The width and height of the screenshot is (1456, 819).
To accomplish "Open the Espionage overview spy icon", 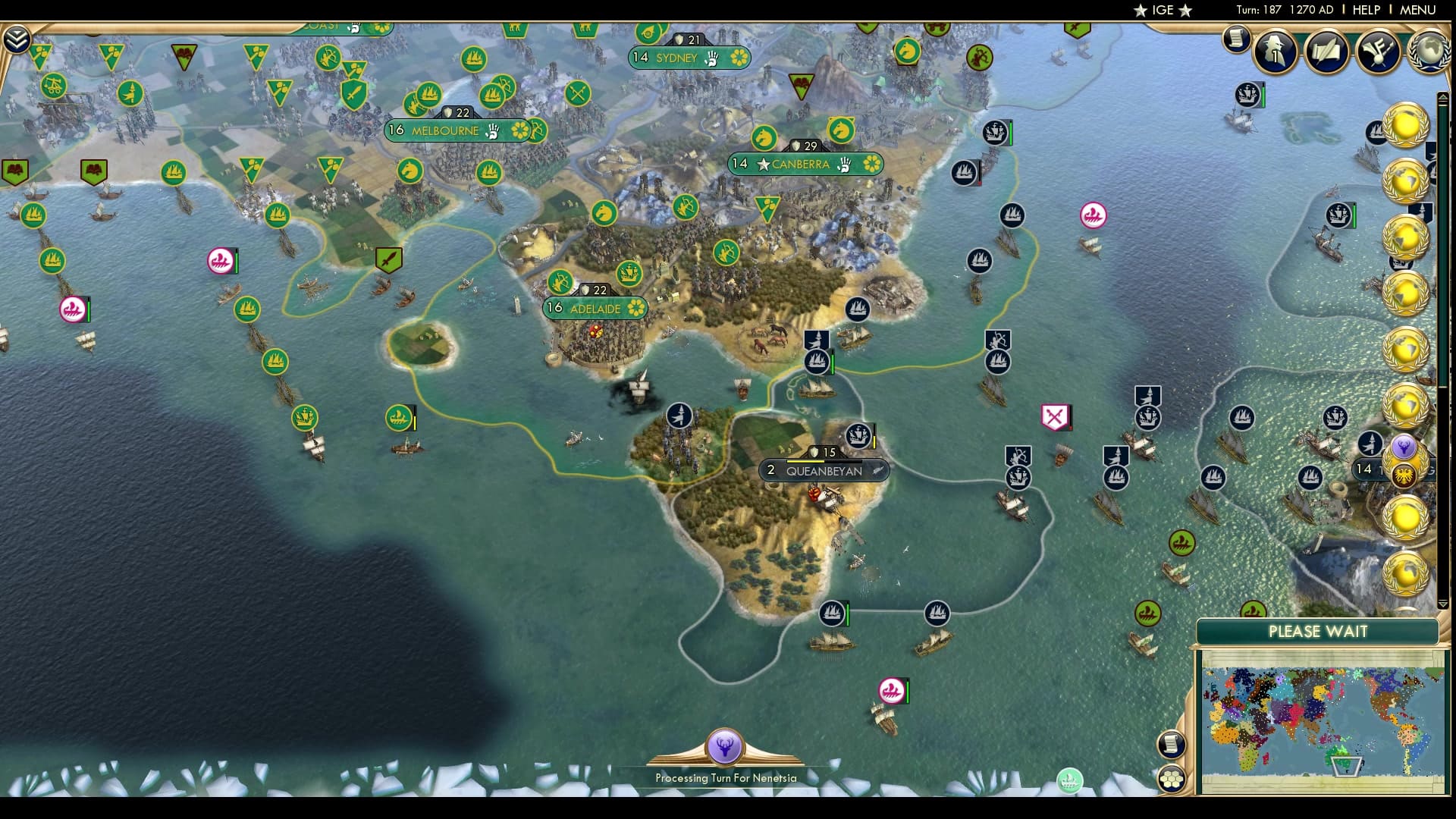I will 1276,51.
